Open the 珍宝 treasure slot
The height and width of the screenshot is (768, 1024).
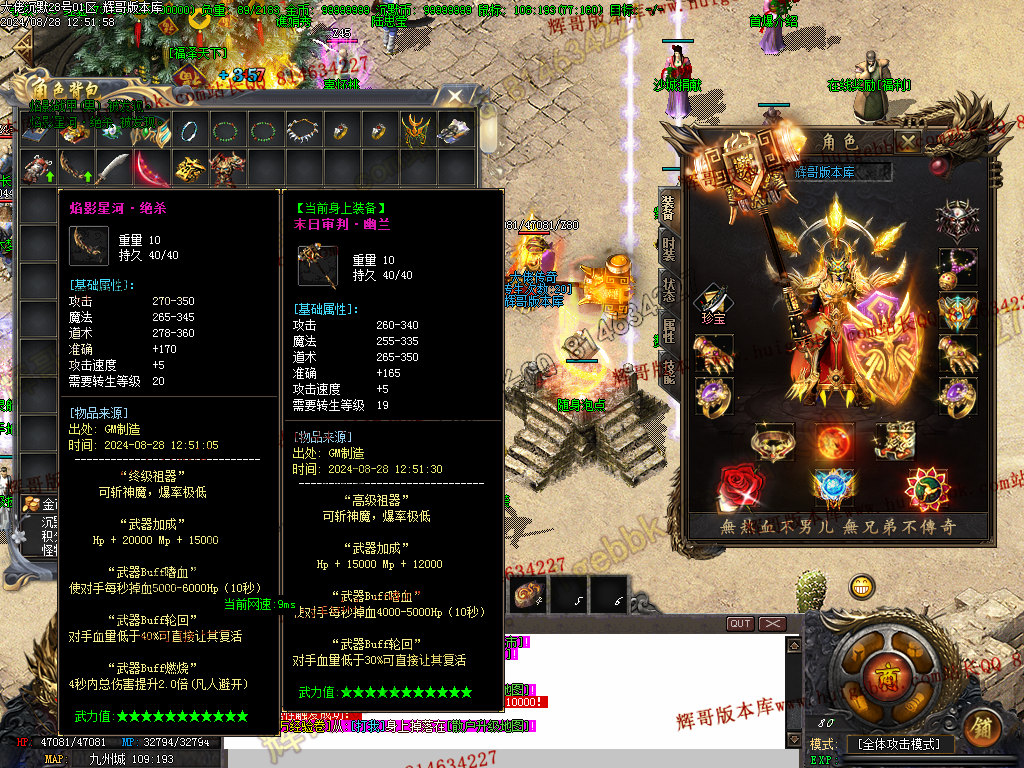pyautogui.click(x=713, y=304)
